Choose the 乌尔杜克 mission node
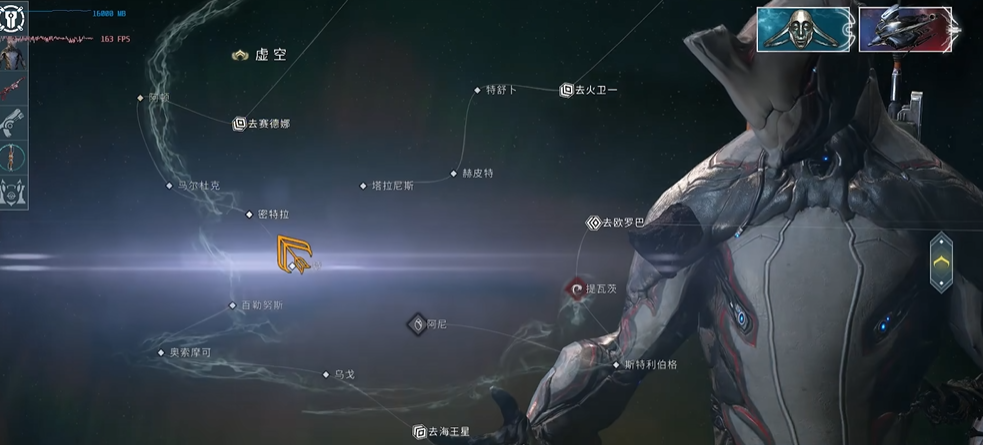 (169, 185)
